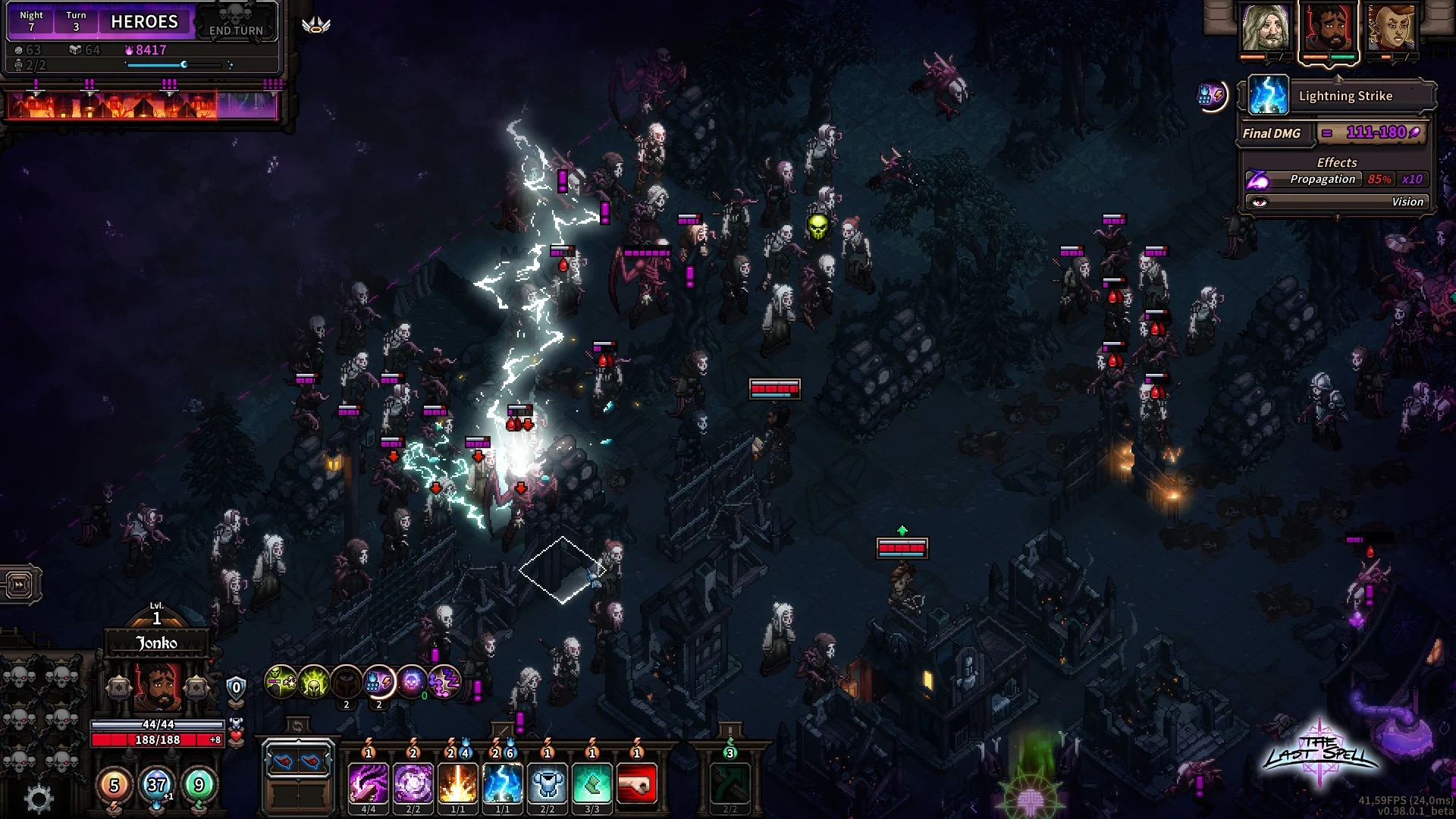Image resolution: width=1456 pixels, height=819 pixels.
Task: Inspect the purple skull status effect
Action: click(x=412, y=682)
